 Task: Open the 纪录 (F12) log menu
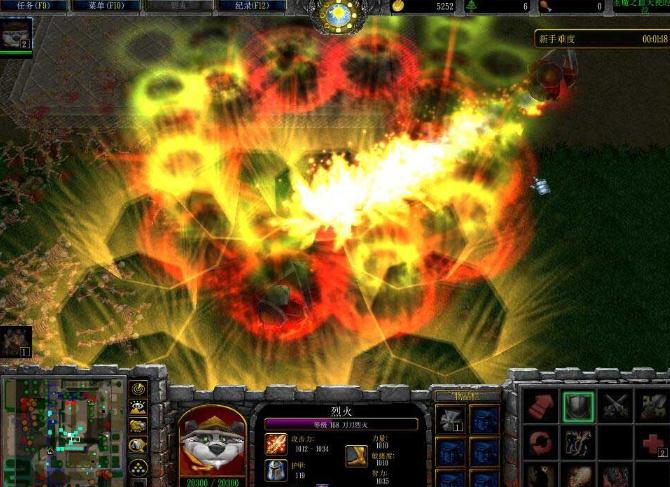(250, 6)
